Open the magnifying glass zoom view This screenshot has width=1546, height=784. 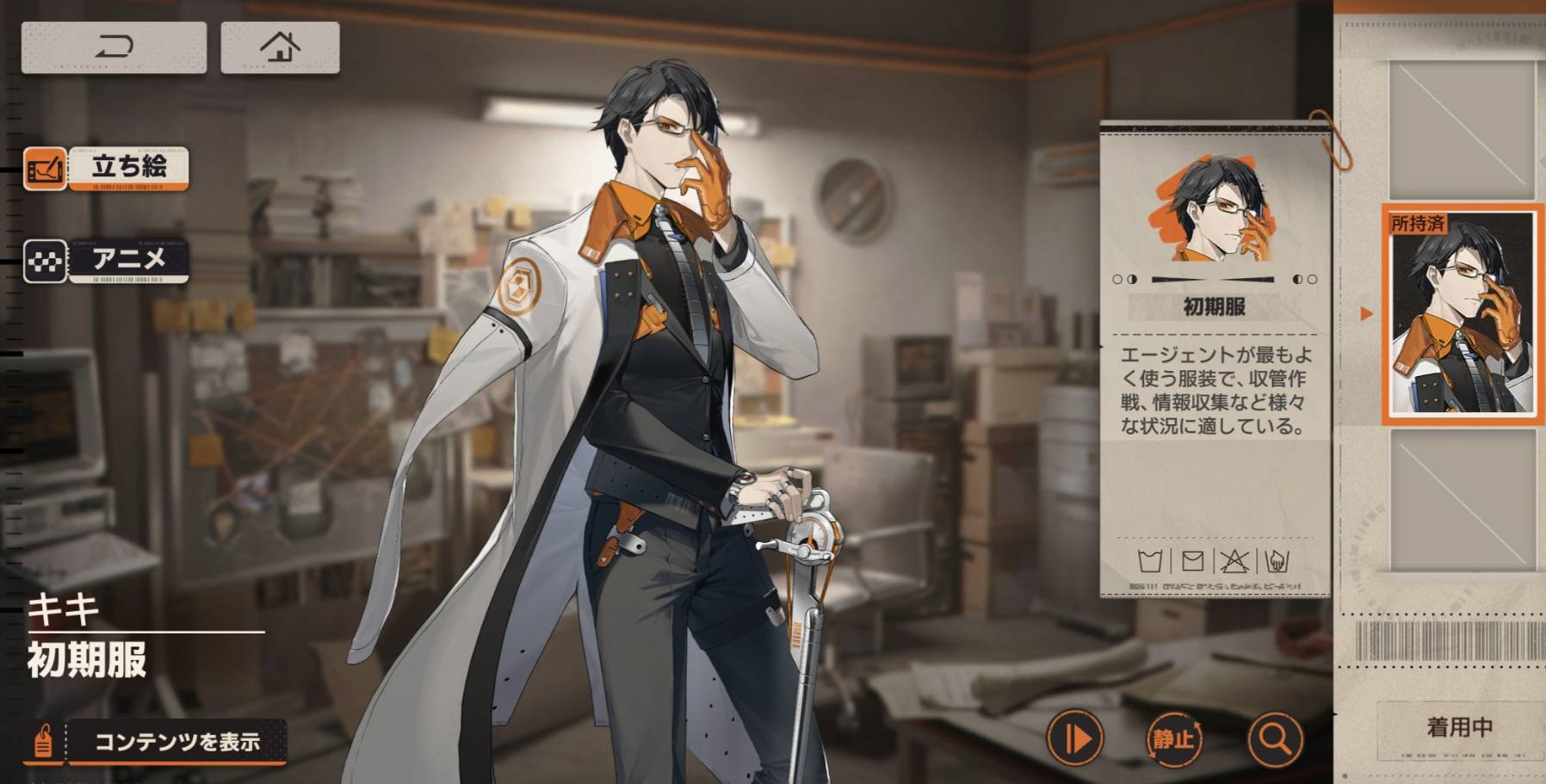[x=1274, y=738]
